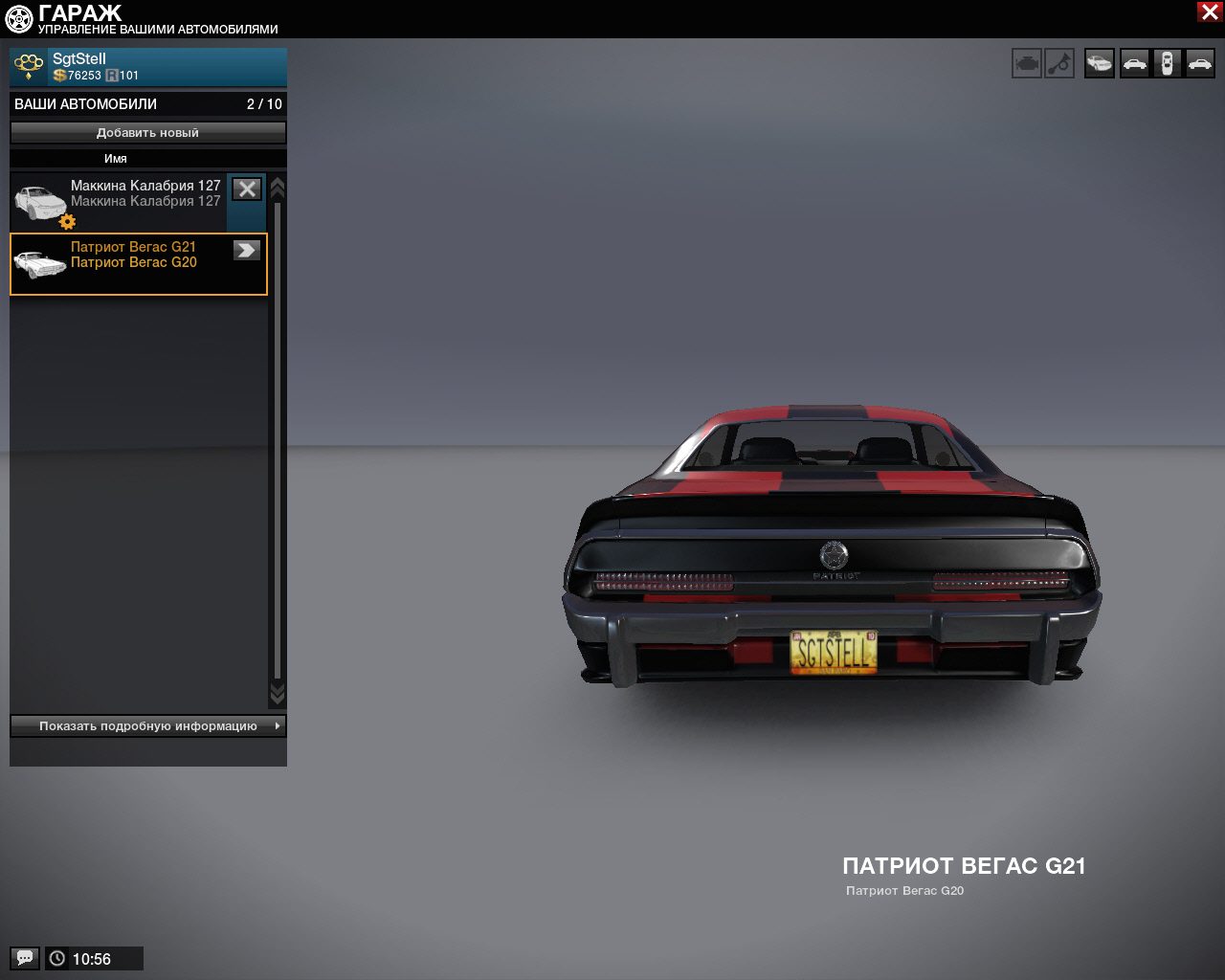Click the list's scroll-down double chevron
The image size is (1225, 980).
pyautogui.click(x=278, y=693)
